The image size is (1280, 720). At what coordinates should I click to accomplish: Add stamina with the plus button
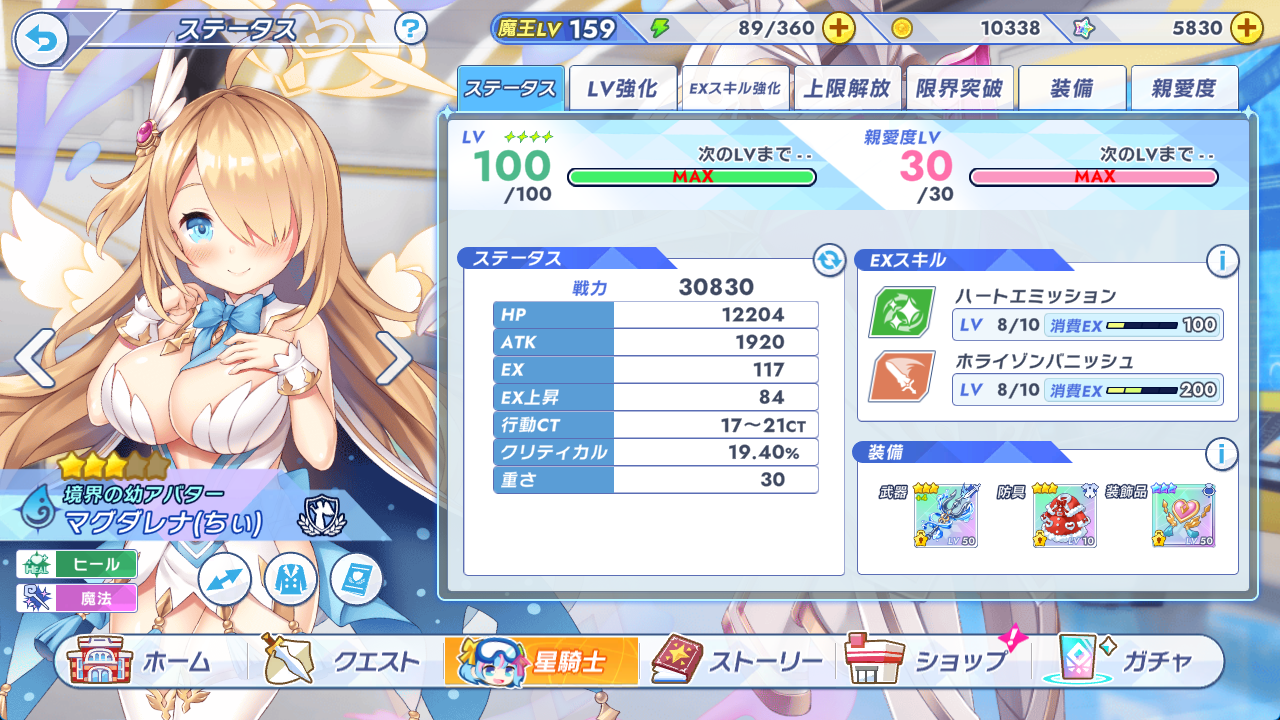(838, 28)
